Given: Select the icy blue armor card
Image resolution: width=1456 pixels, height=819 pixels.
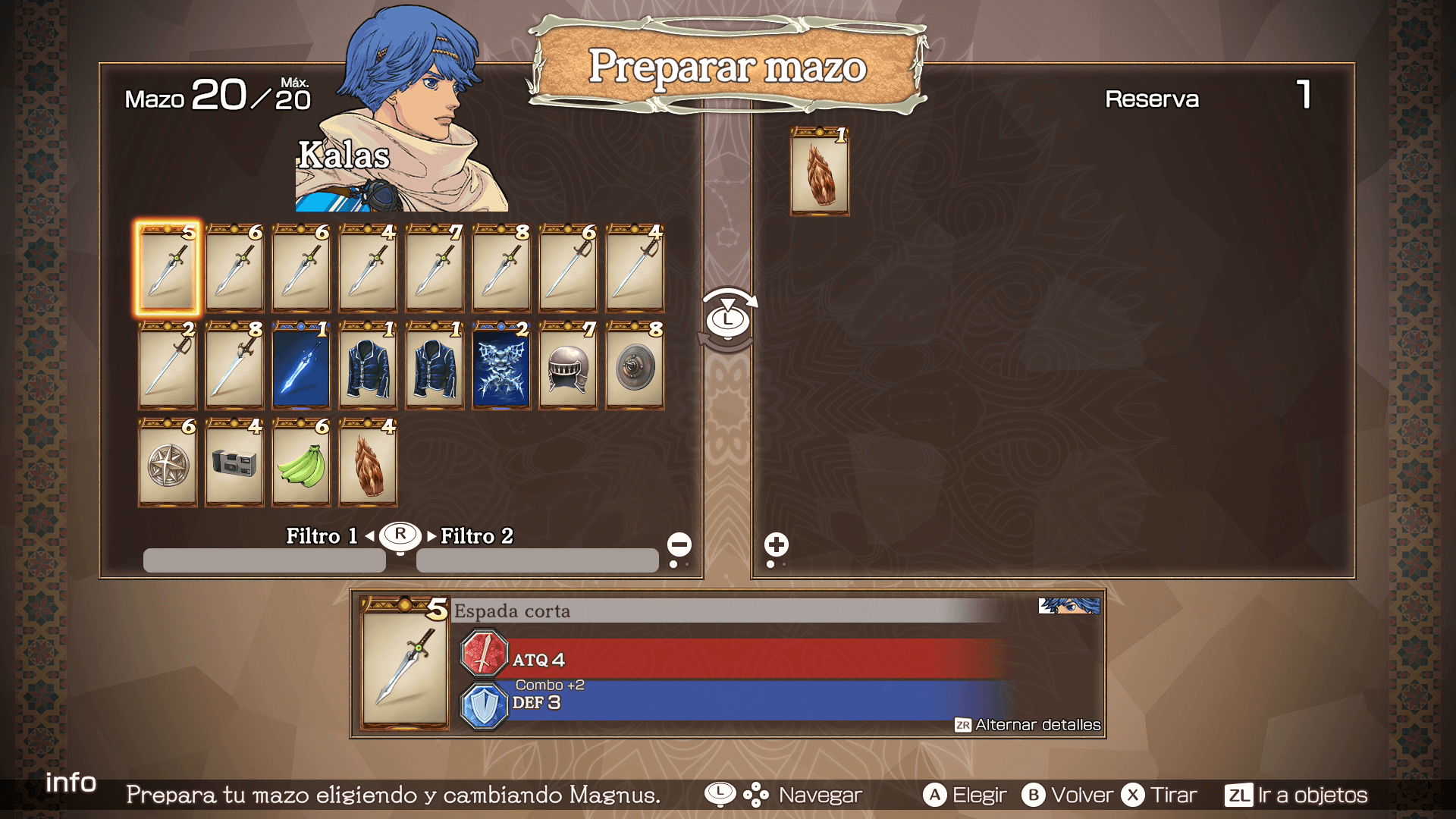Looking at the screenshot, I should click(x=501, y=366).
